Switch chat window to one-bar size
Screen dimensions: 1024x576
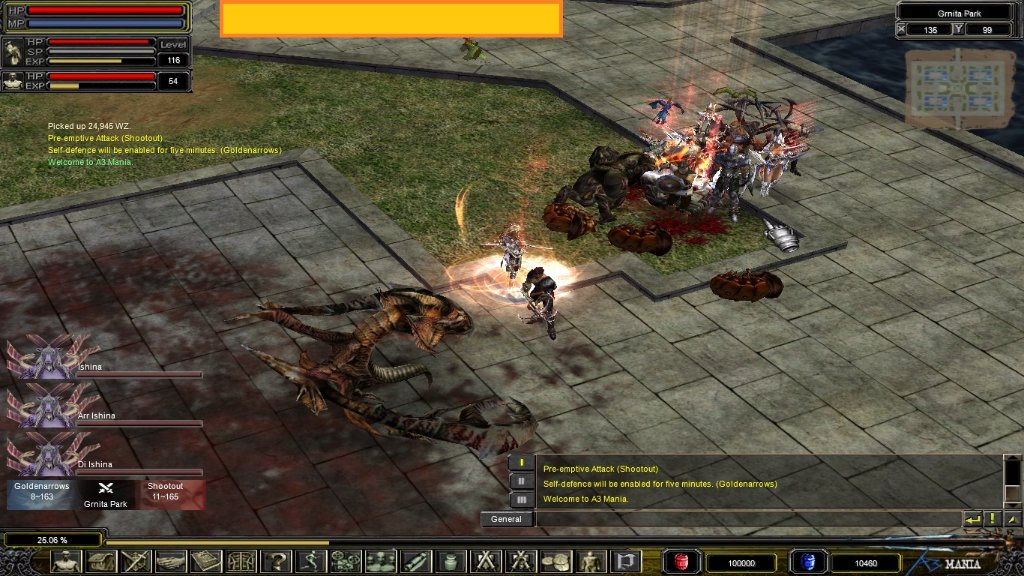(521, 462)
